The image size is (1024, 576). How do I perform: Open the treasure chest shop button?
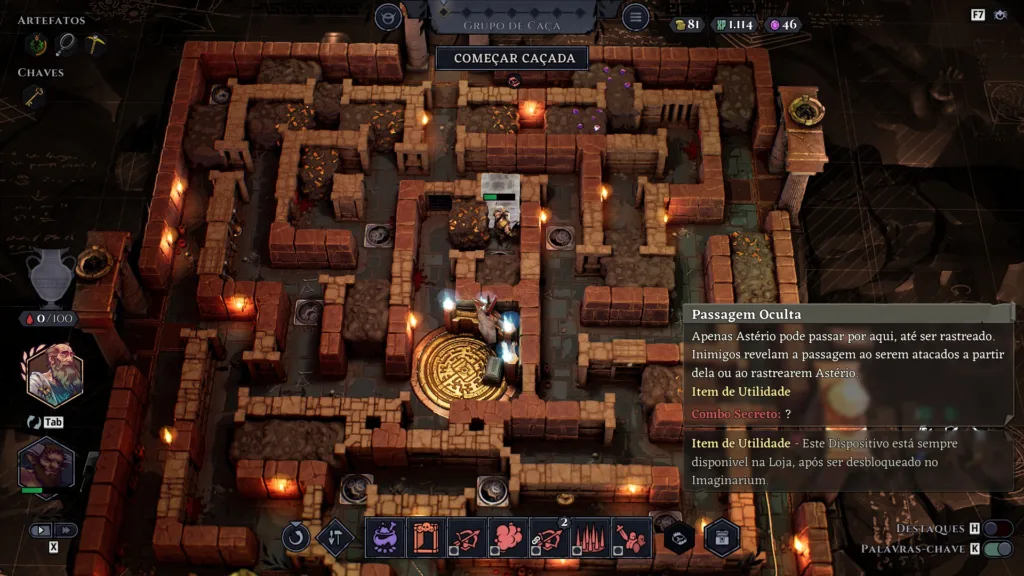point(721,537)
